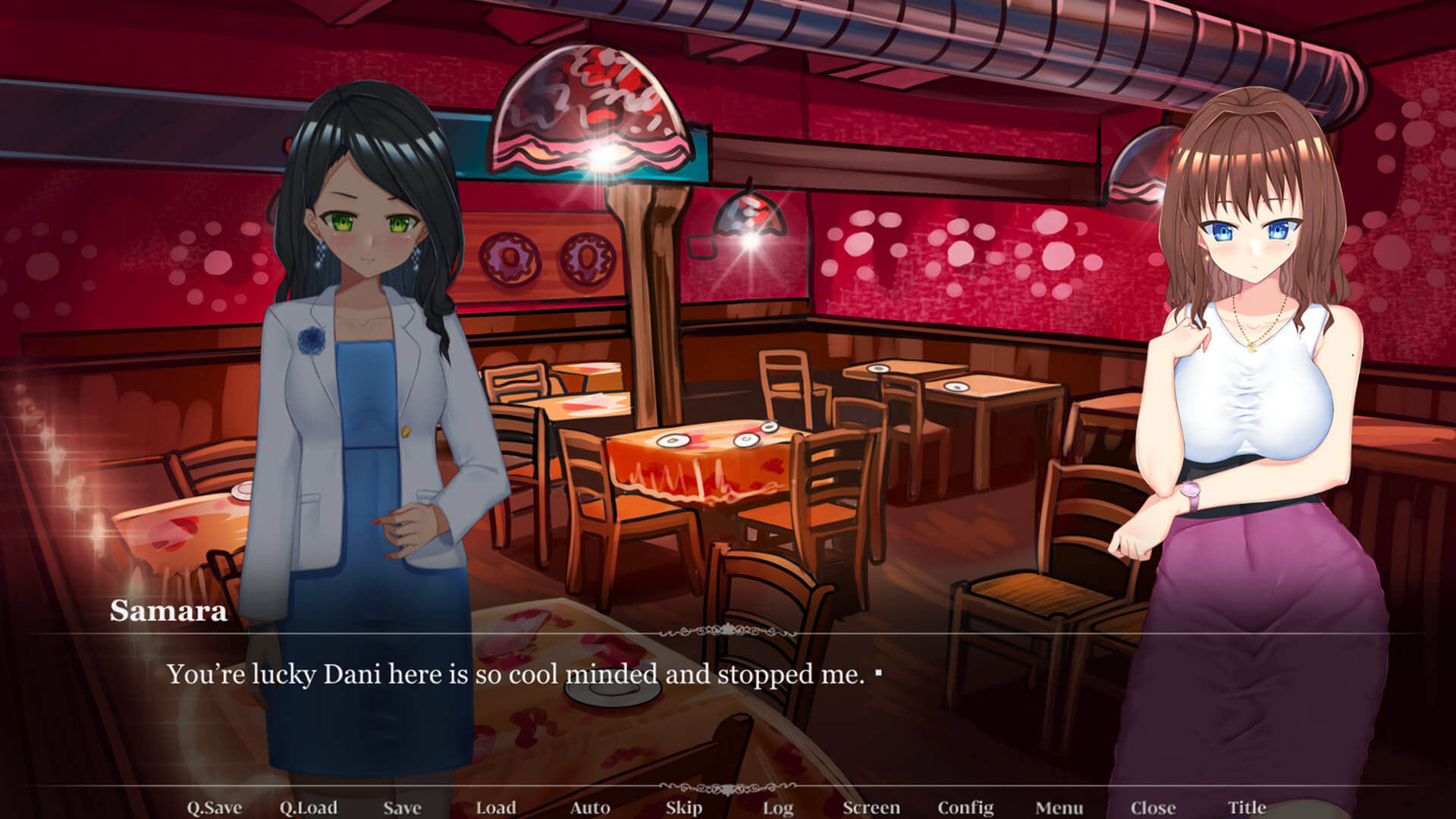Open the Config settings
The width and height of the screenshot is (1456, 819).
(965, 808)
